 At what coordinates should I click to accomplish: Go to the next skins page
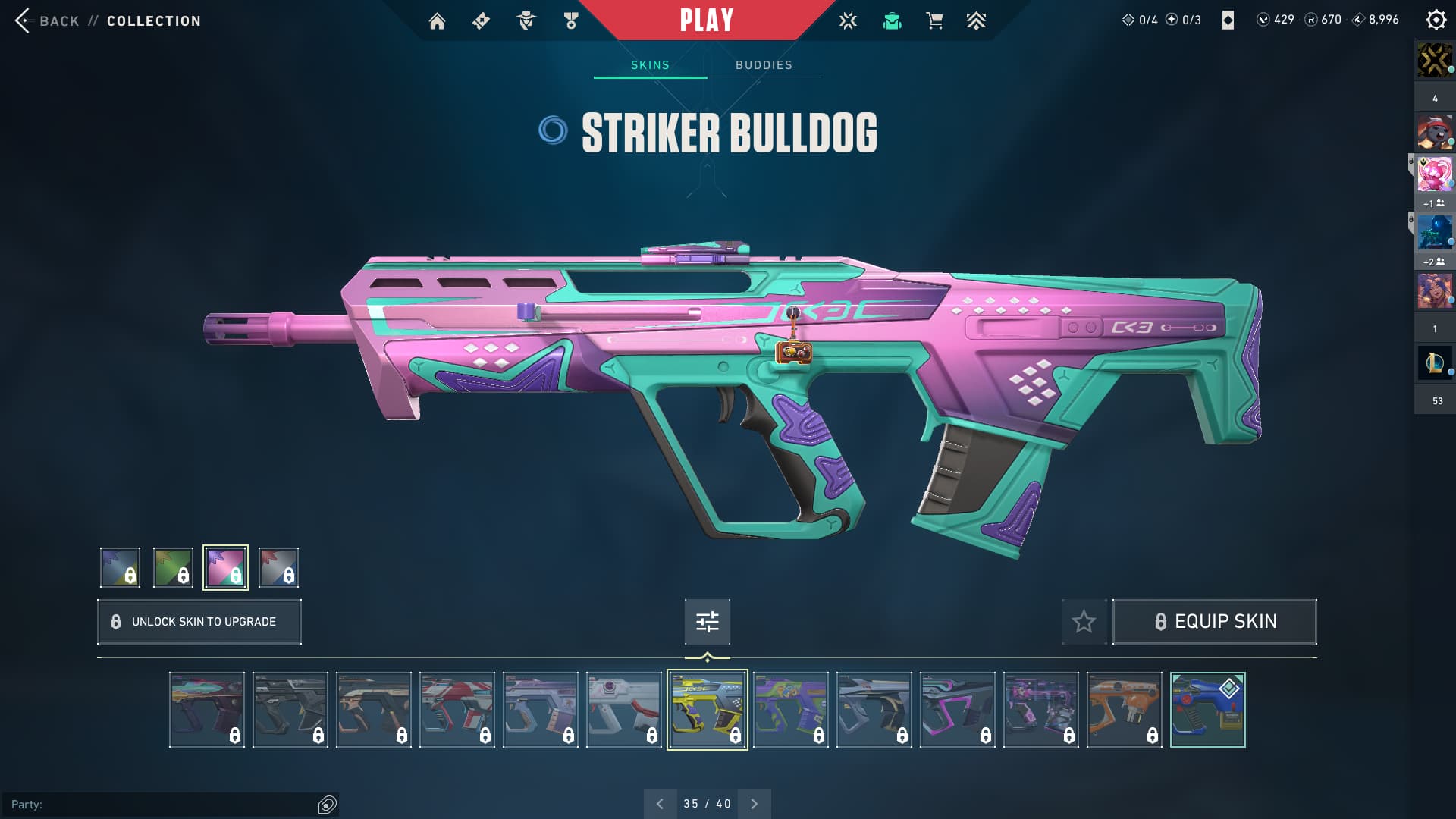[754, 804]
